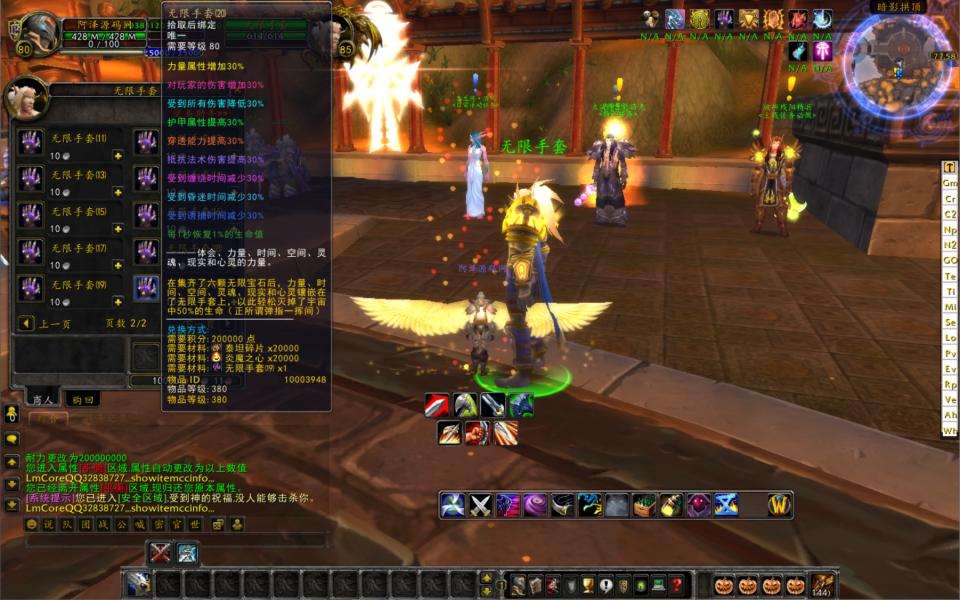Open the chat emote smiley button
Viewport: 960px width, 600px height.
(31, 524)
